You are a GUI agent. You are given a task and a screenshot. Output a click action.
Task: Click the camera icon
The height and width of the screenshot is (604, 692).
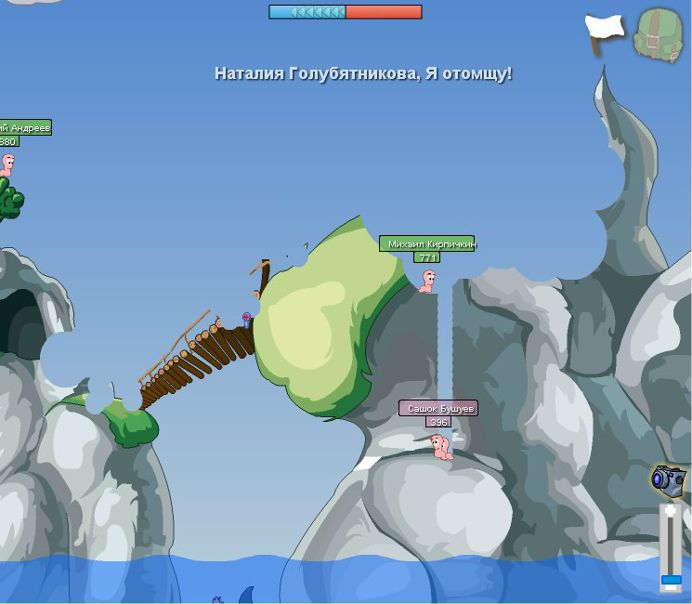click(x=667, y=480)
